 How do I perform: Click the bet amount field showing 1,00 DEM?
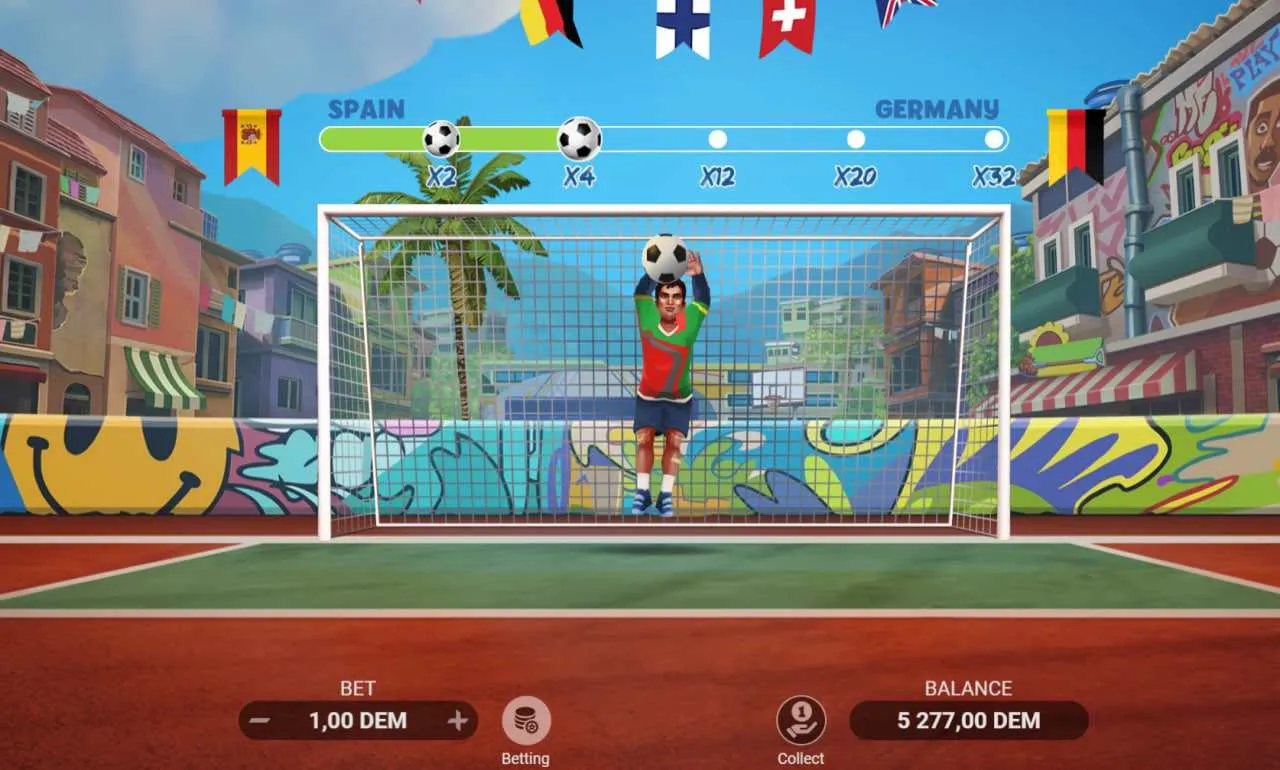(x=358, y=720)
